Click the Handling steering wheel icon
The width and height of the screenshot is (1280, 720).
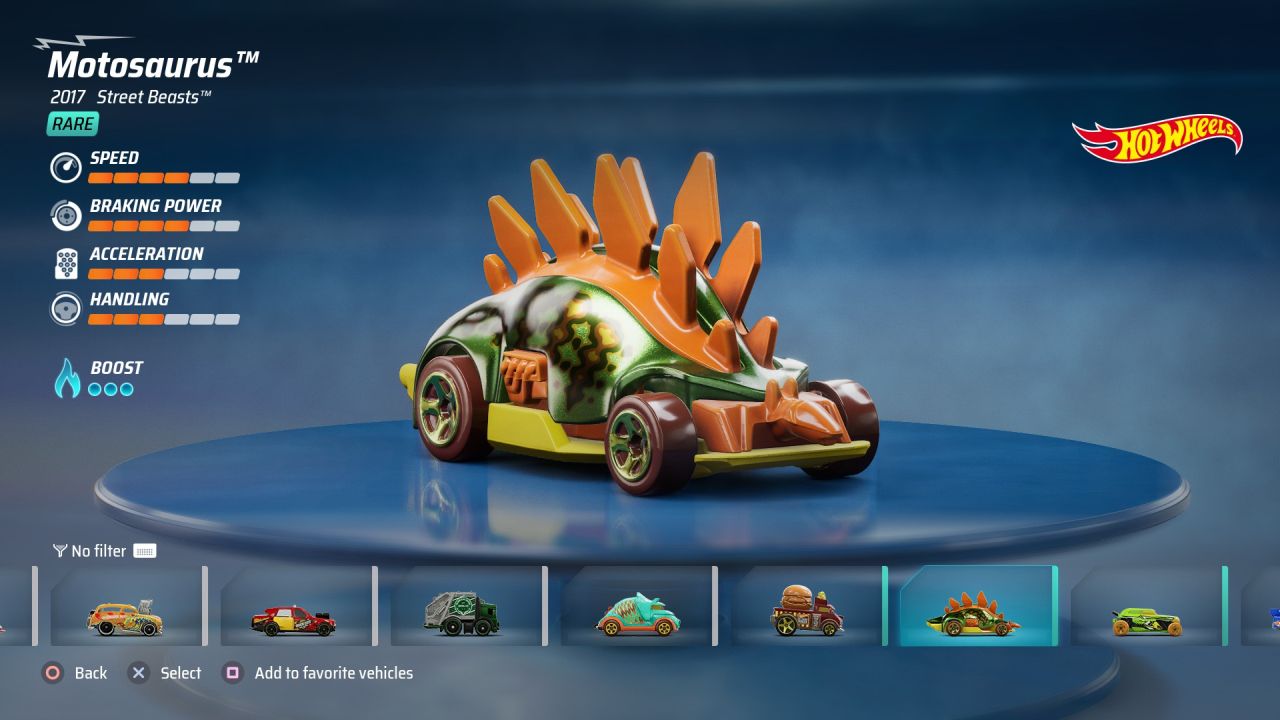(65, 309)
